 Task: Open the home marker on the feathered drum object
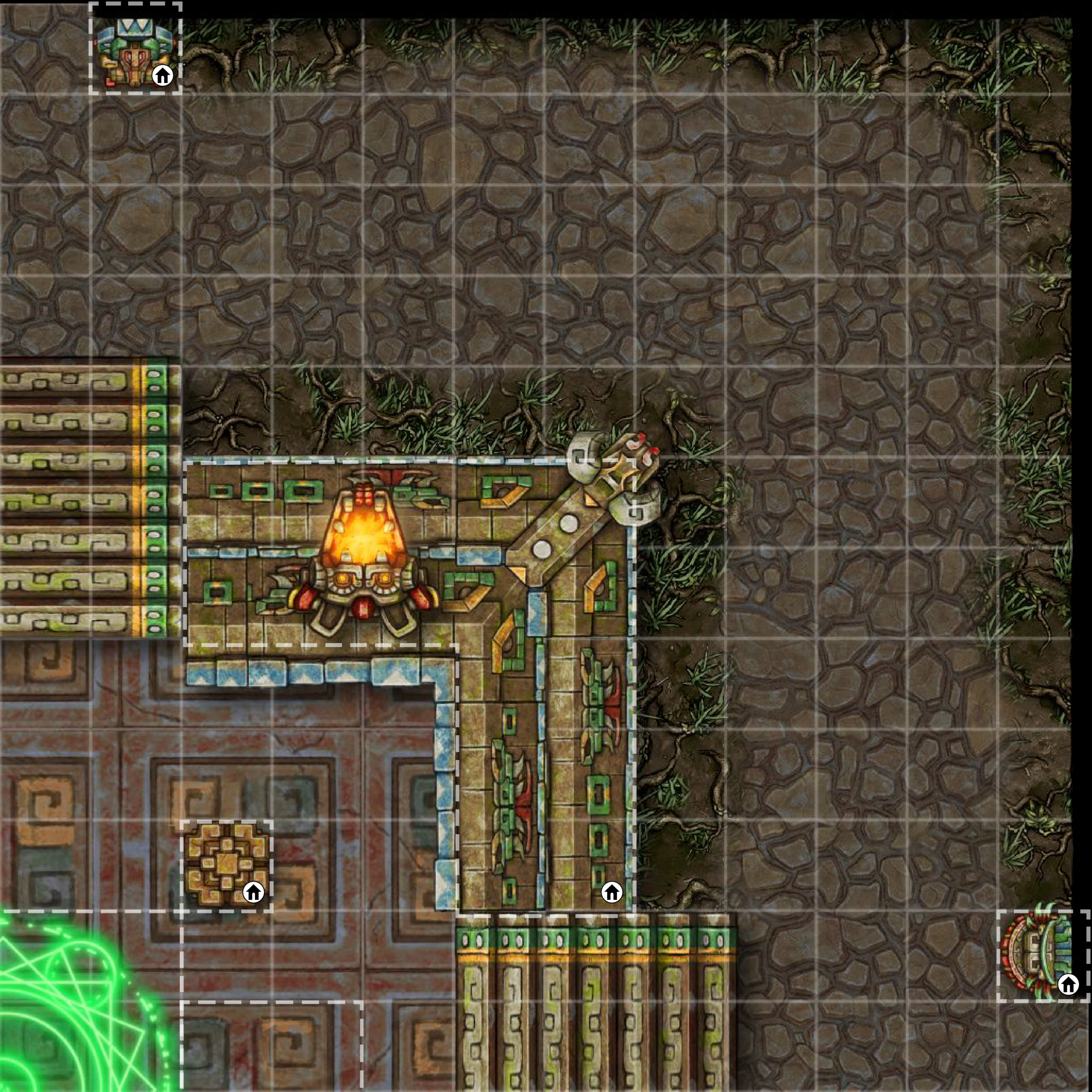coord(1068,984)
